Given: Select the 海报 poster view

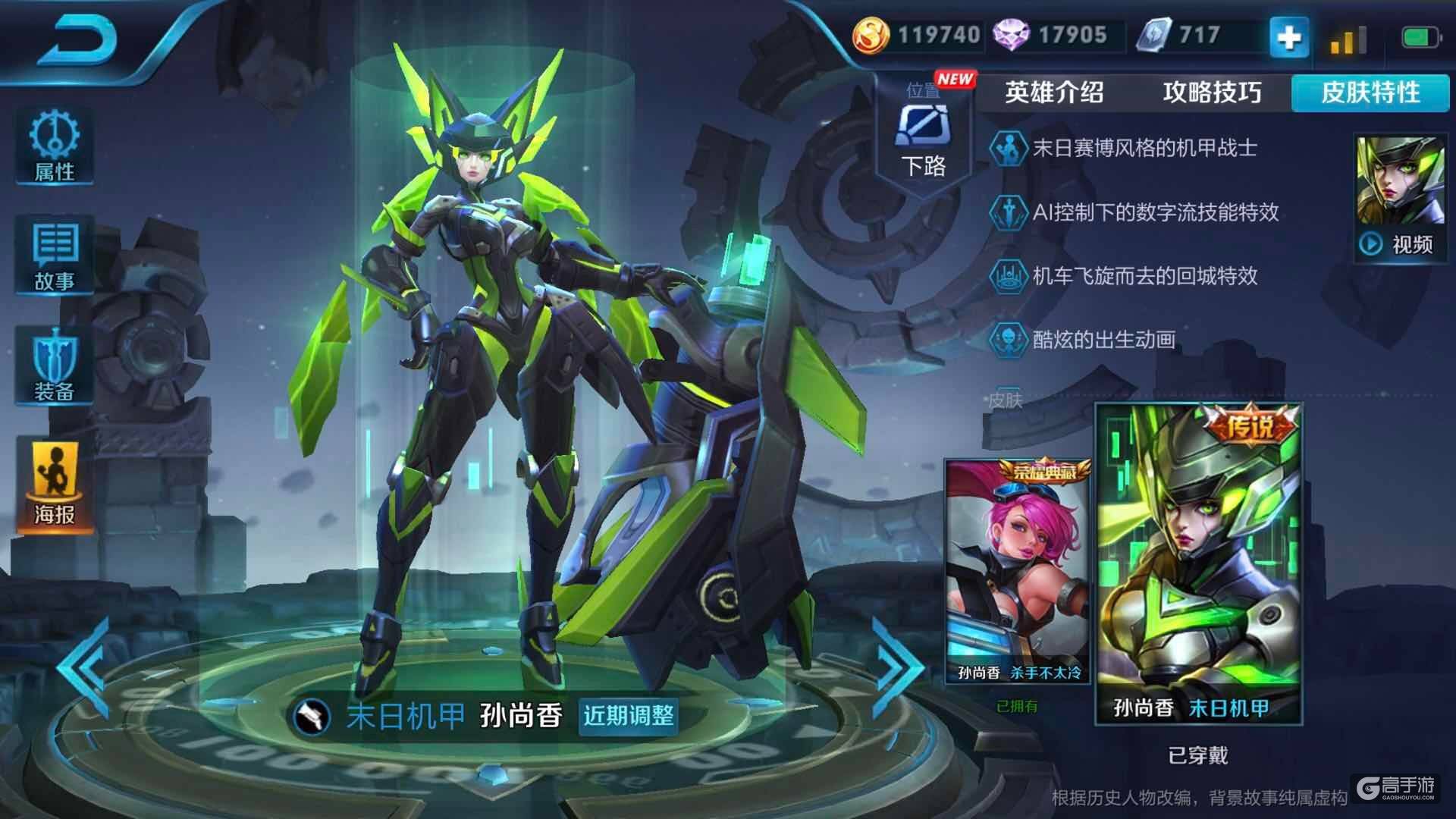Looking at the screenshot, I should (55, 485).
